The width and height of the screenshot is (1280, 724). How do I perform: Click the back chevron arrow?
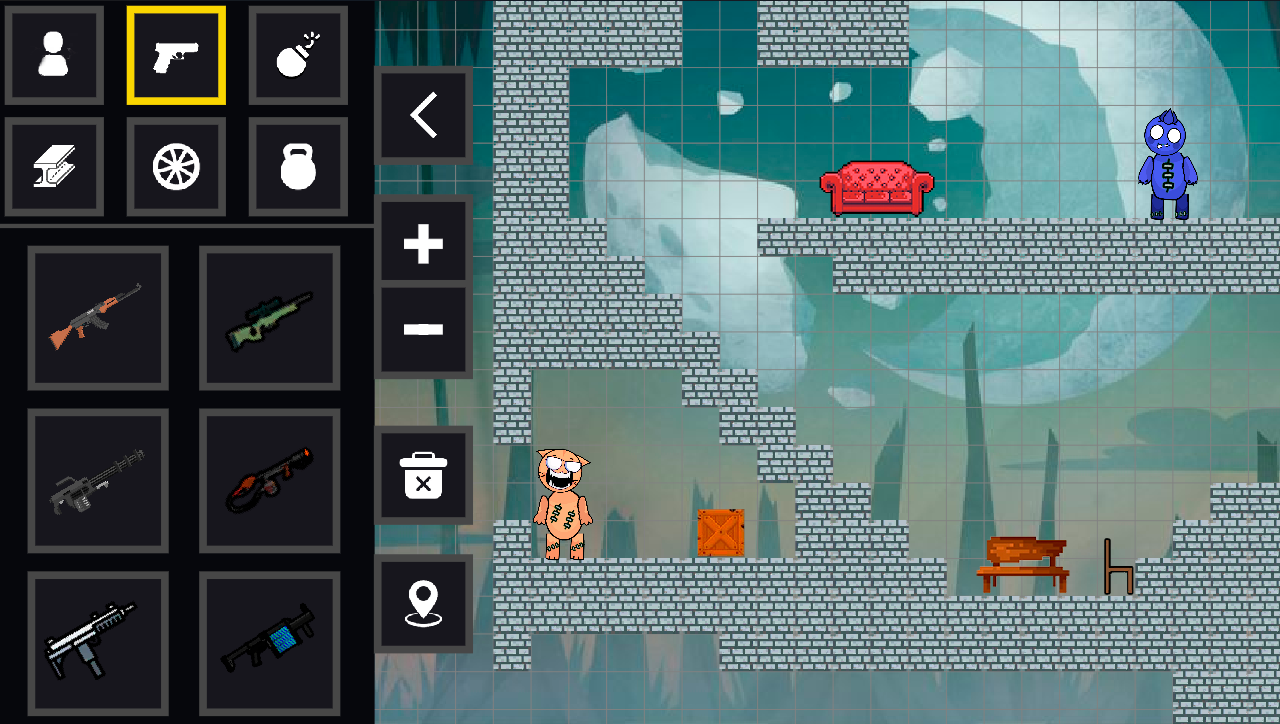pyautogui.click(x=423, y=114)
